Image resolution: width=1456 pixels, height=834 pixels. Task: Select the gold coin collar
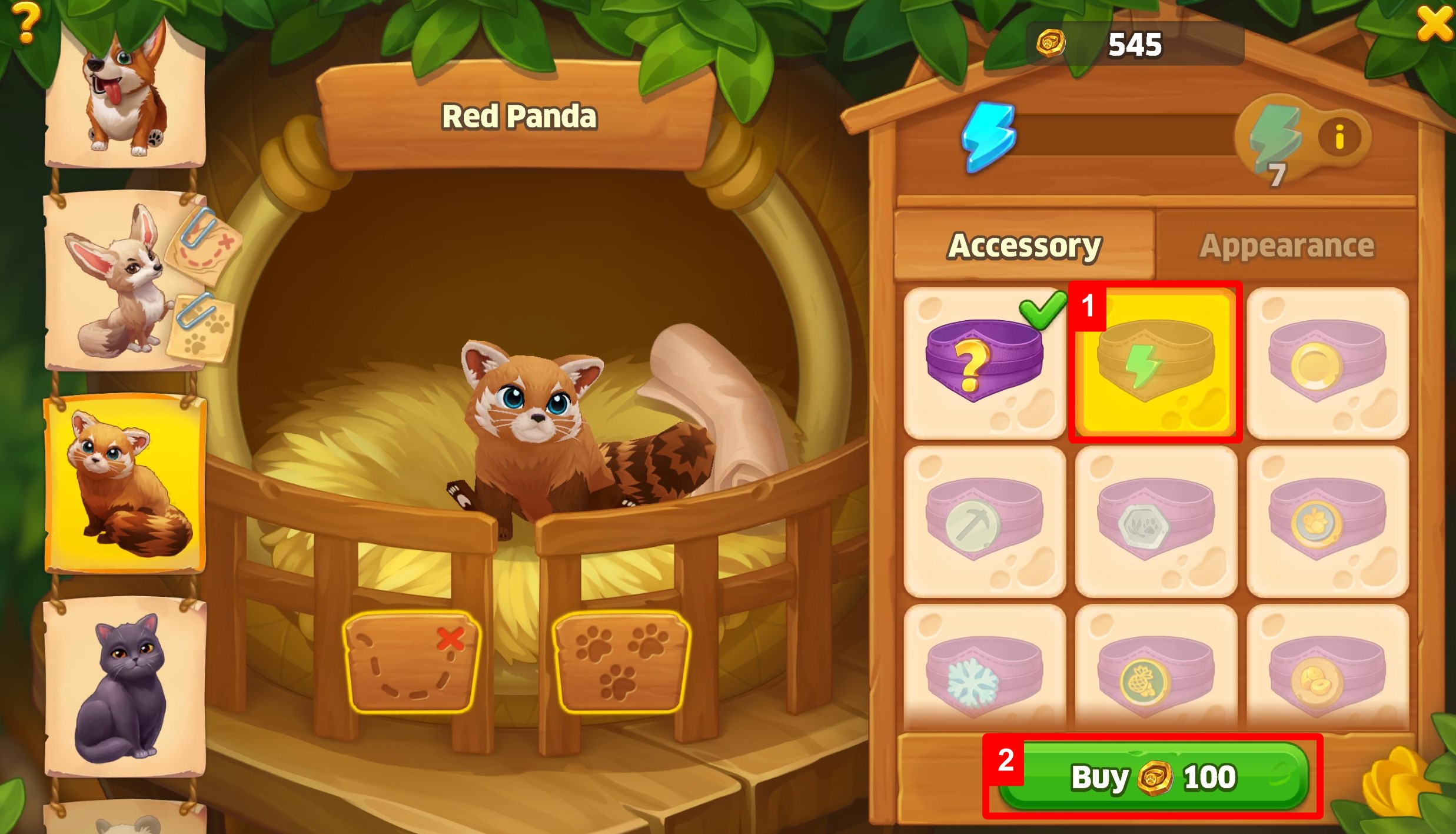coord(1327,363)
